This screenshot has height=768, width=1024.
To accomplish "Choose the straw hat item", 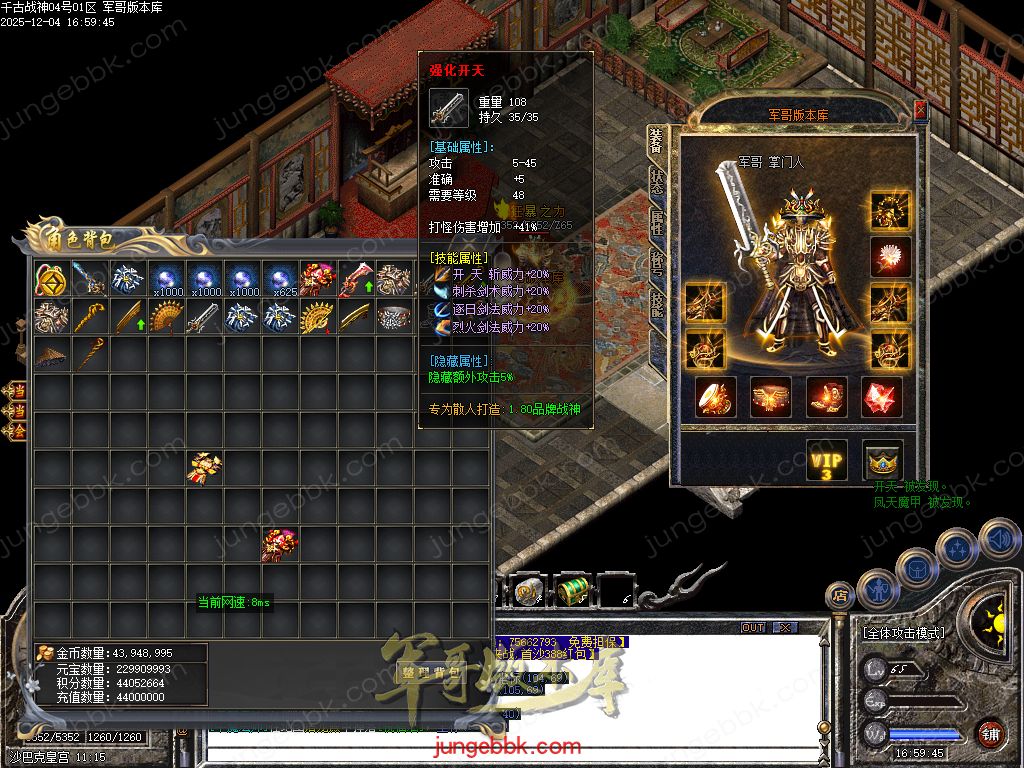I will 51,355.
